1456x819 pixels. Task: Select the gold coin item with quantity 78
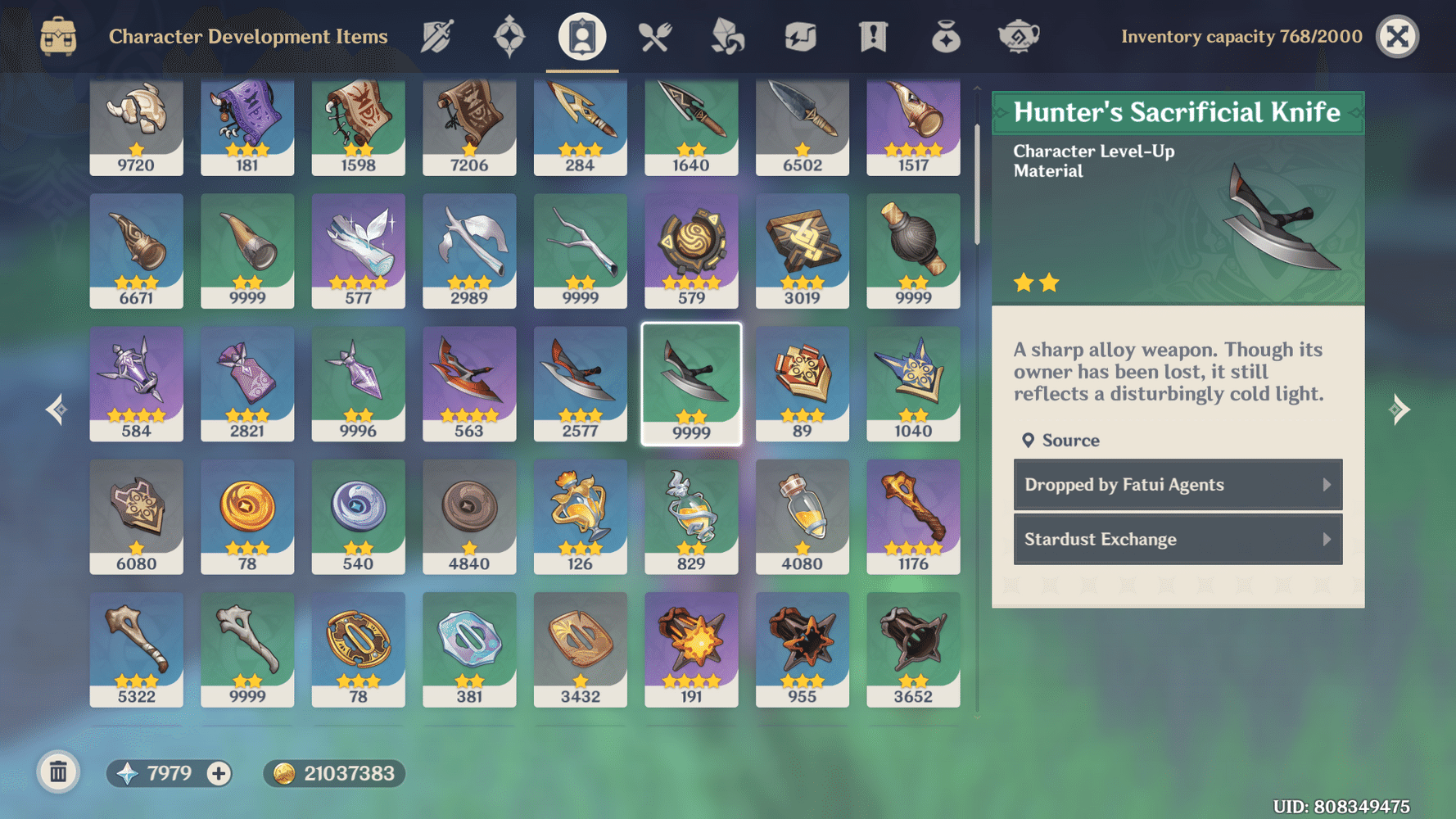247,516
